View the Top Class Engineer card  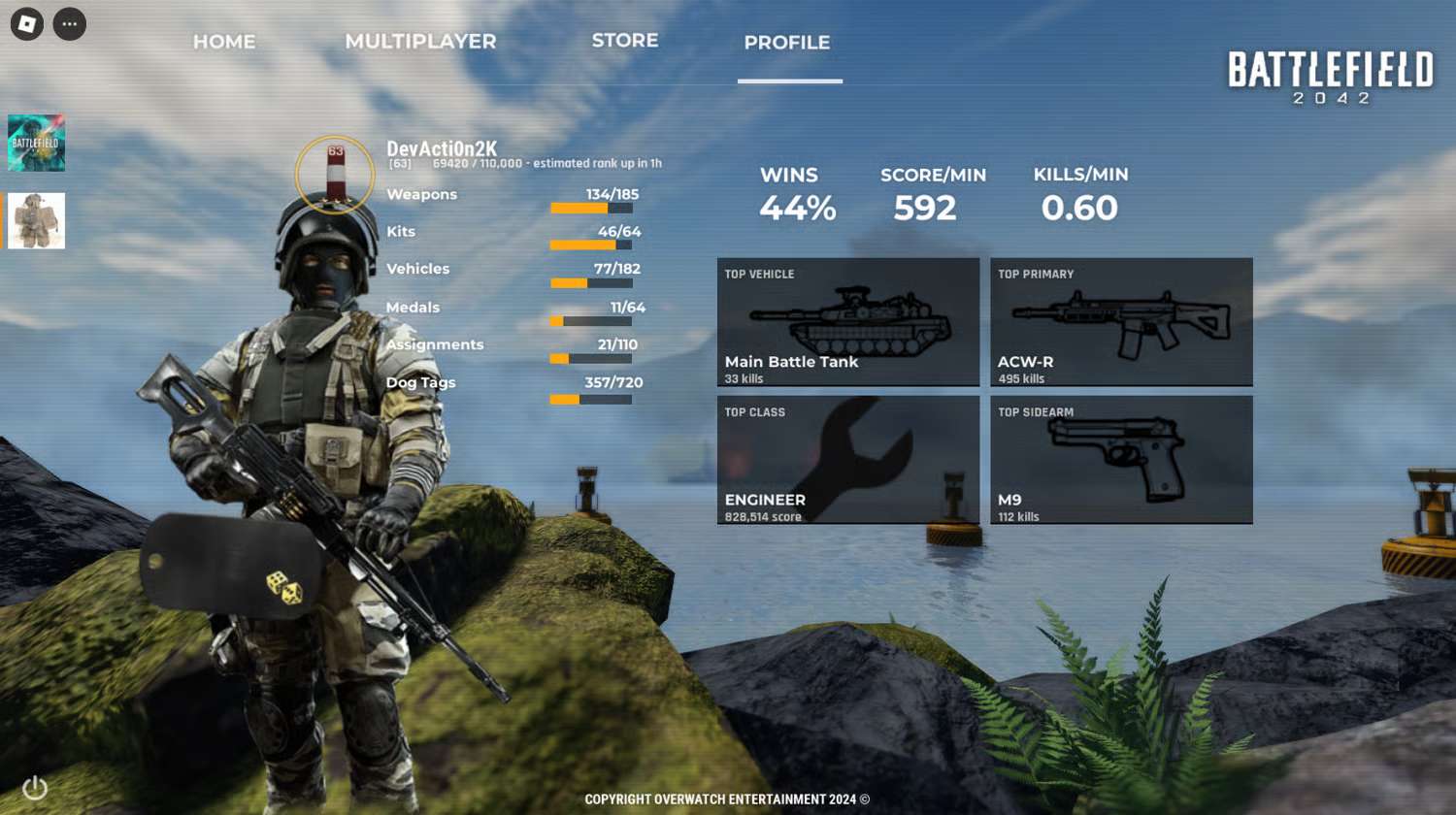click(848, 460)
